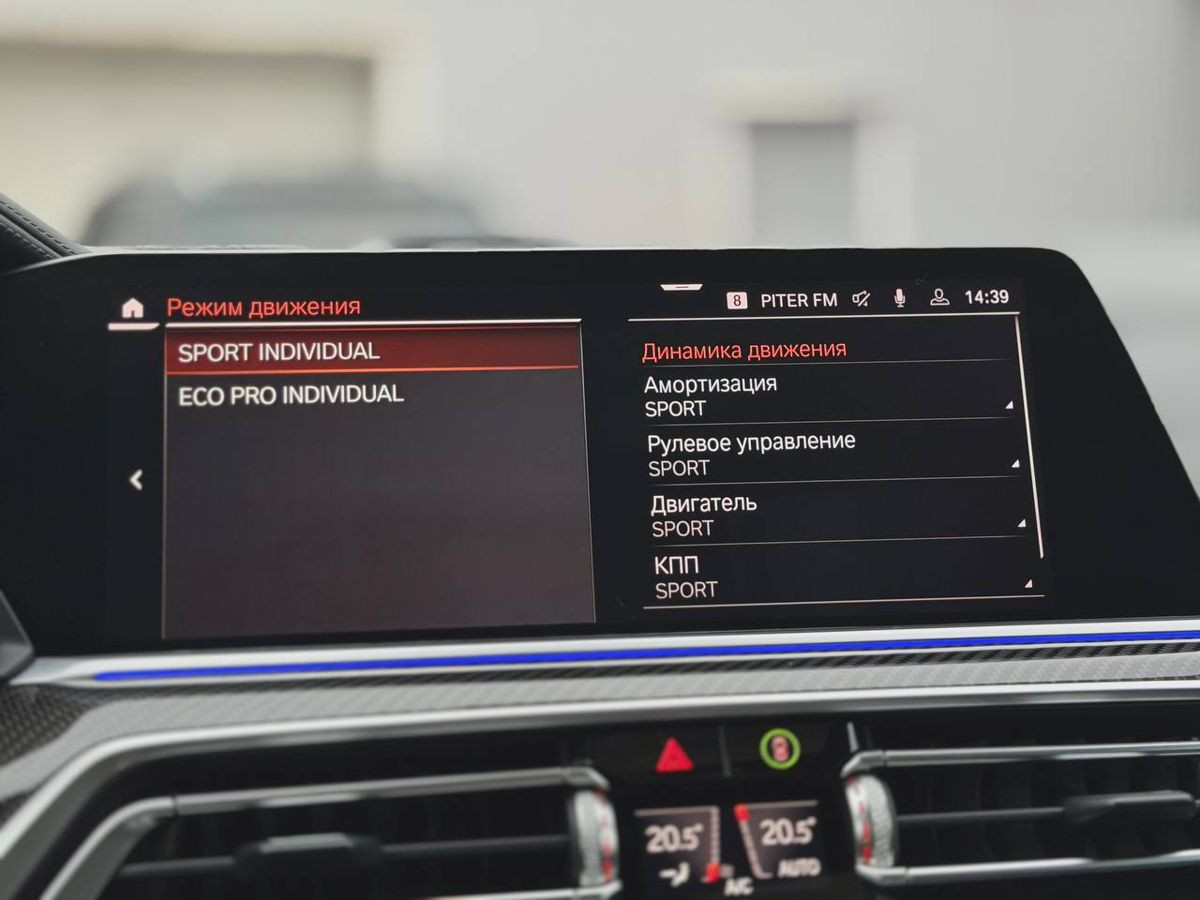Open the driver profile icon
Viewport: 1200px width, 900px height.
(939, 297)
